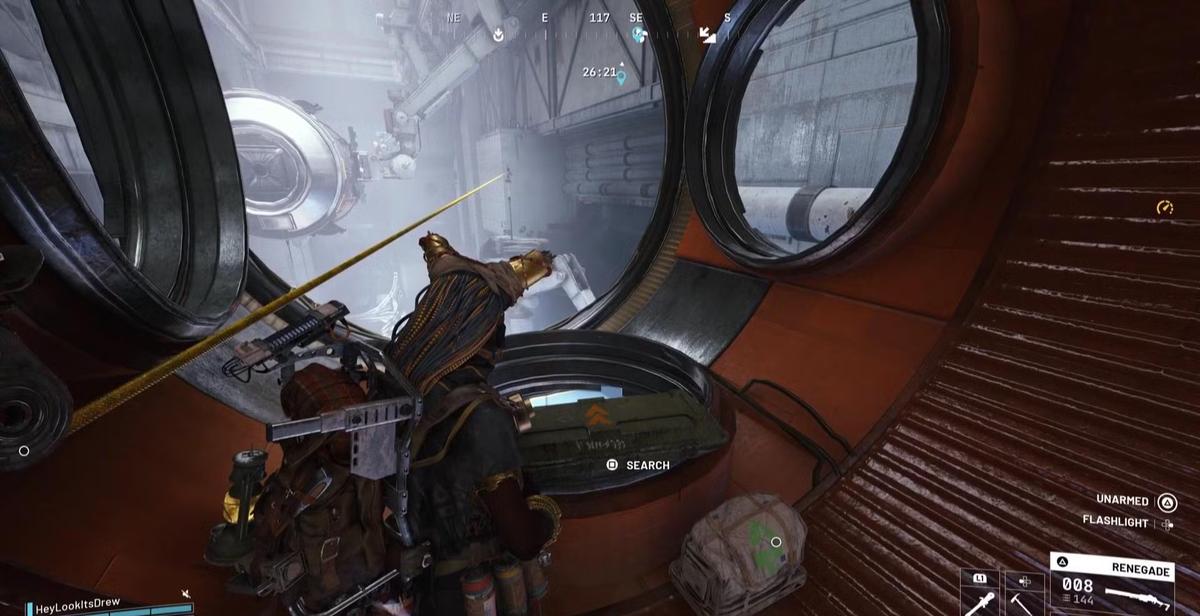Click the orange speedometer status icon

coord(1164,207)
